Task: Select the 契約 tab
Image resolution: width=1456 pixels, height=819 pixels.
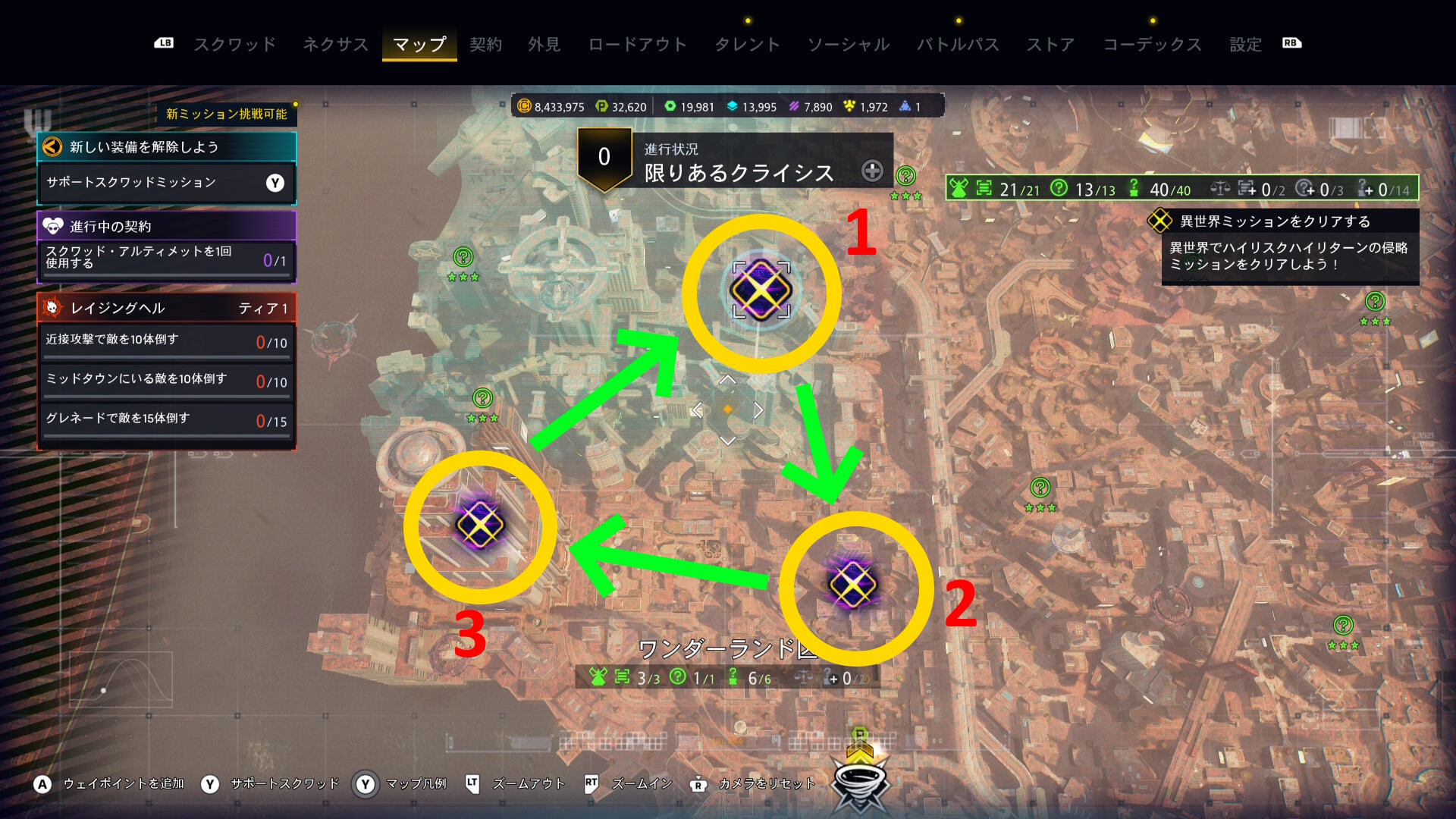Action: pyautogui.click(x=485, y=44)
